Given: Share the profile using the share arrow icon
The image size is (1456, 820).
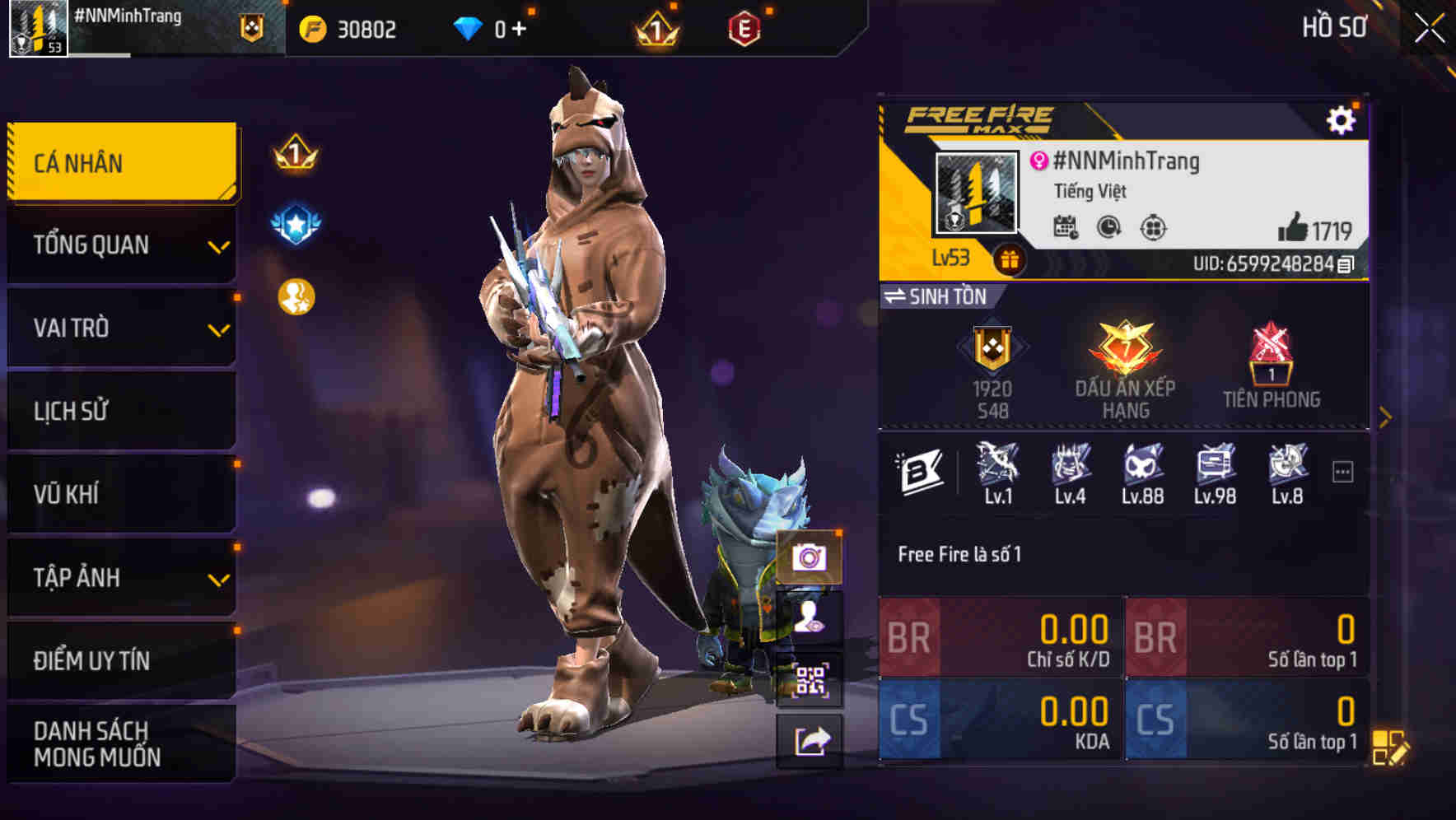Looking at the screenshot, I should coord(812,741).
